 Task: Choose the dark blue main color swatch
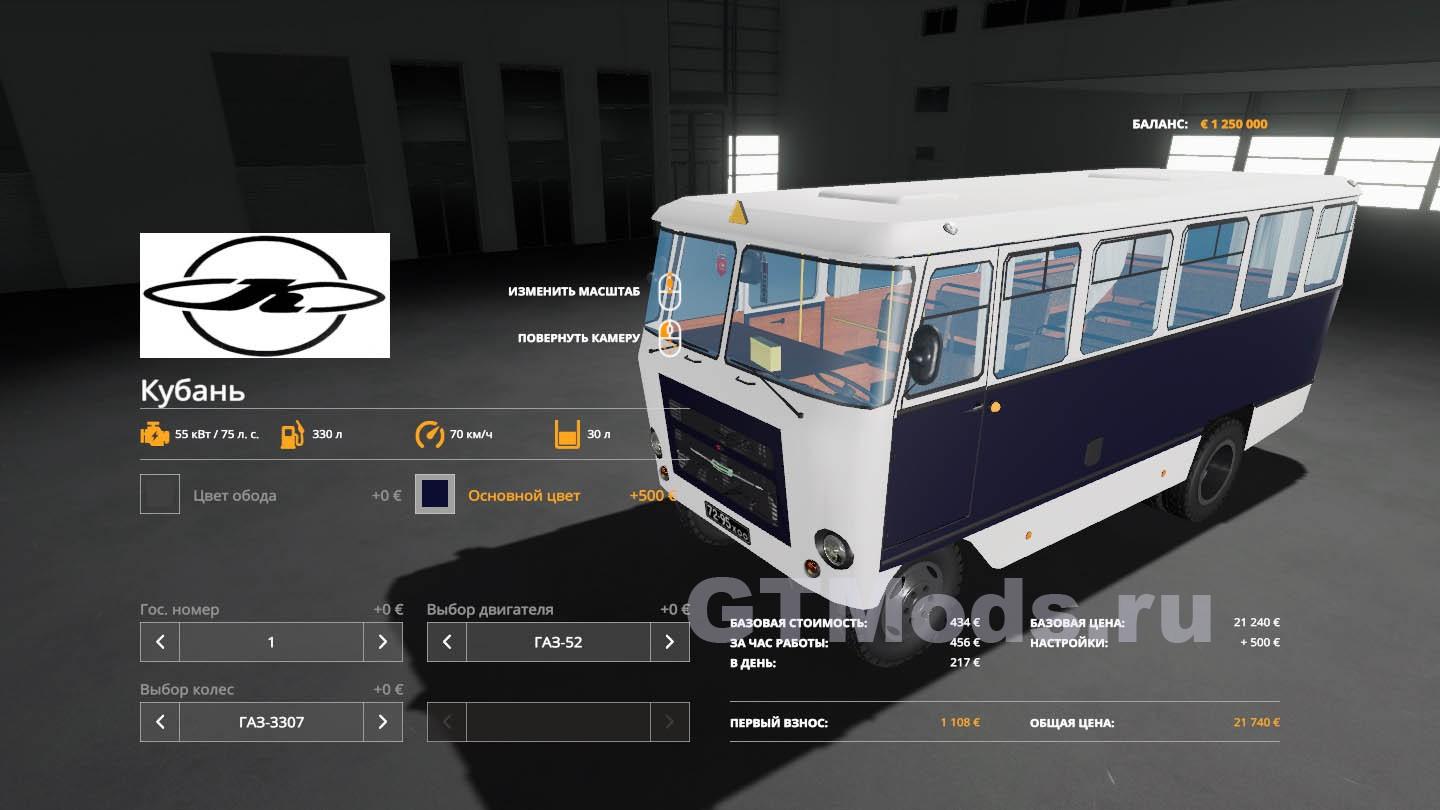click(x=435, y=494)
